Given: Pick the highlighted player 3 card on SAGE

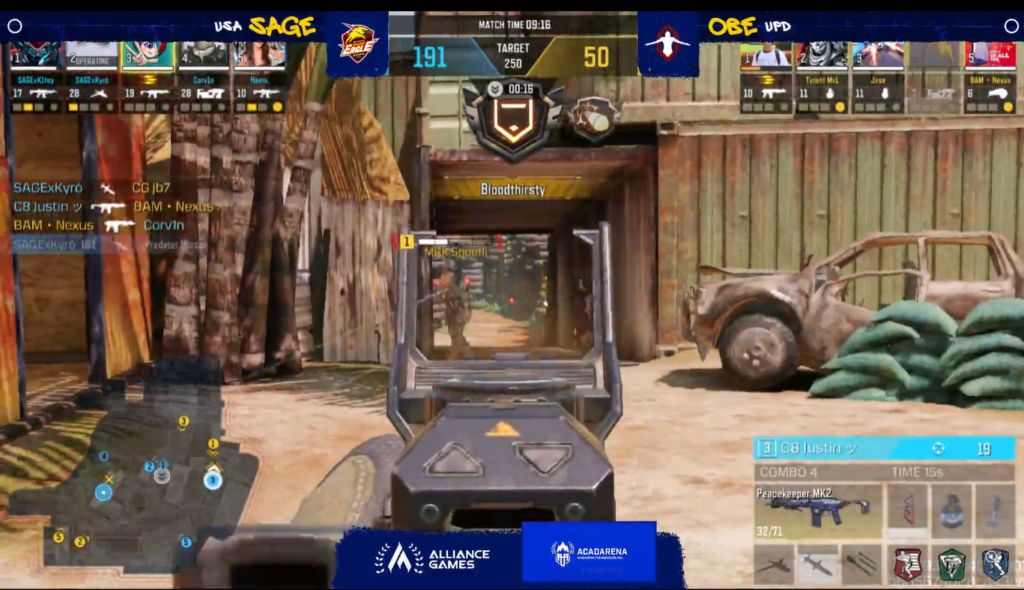Looking at the screenshot, I should click(x=147, y=76).
